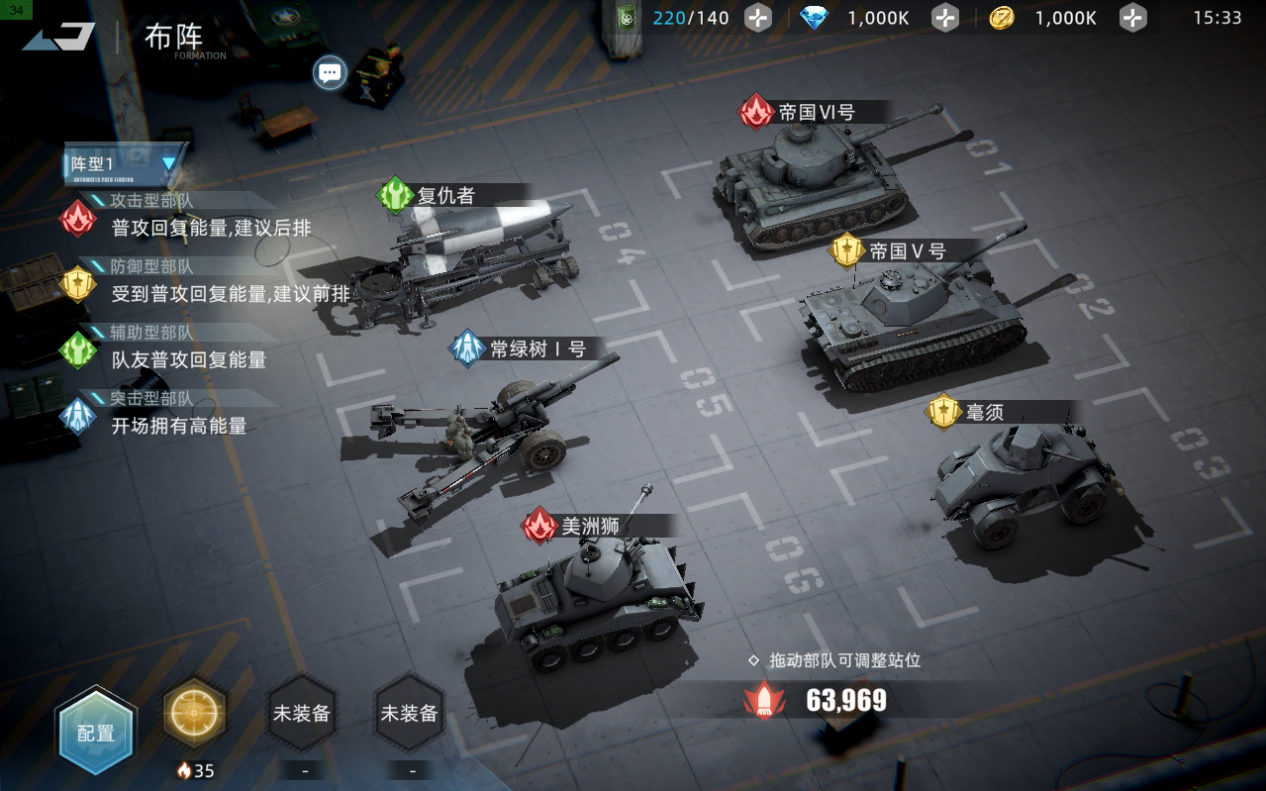Add fuel with the plus beside 220/140
The width and height of the screenshot is (1266, 791).
click(x=758, y=18)
